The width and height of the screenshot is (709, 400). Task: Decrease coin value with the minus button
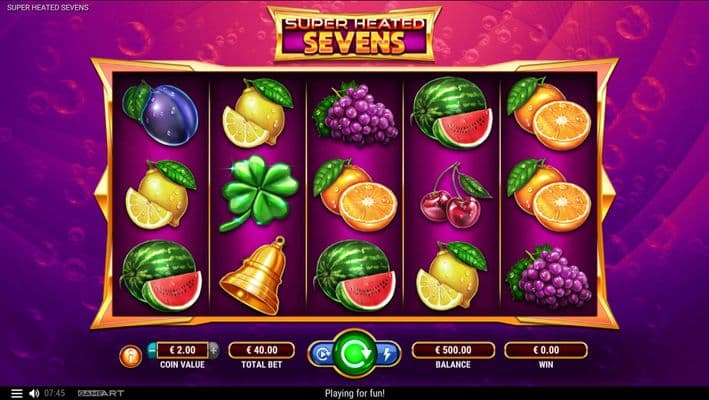pyautogui.click(x=152, y=350)
